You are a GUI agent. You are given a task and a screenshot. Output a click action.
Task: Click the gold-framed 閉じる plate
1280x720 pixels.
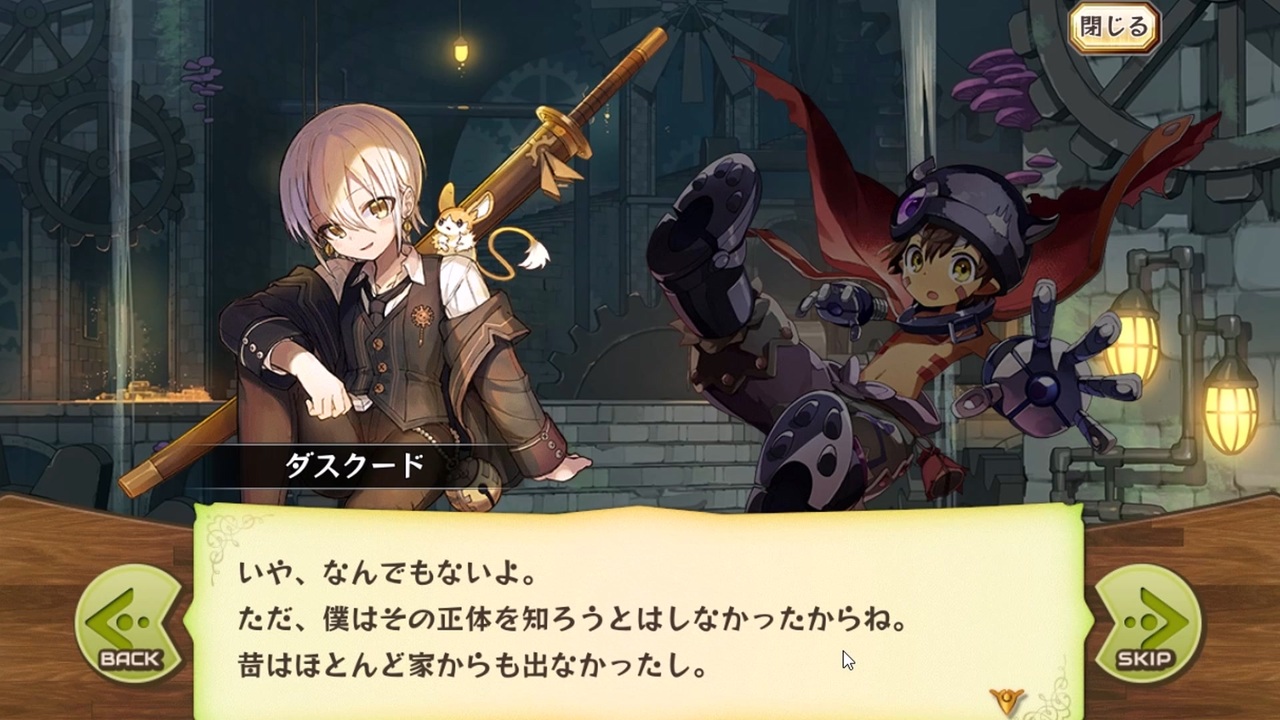point(1113,28)
